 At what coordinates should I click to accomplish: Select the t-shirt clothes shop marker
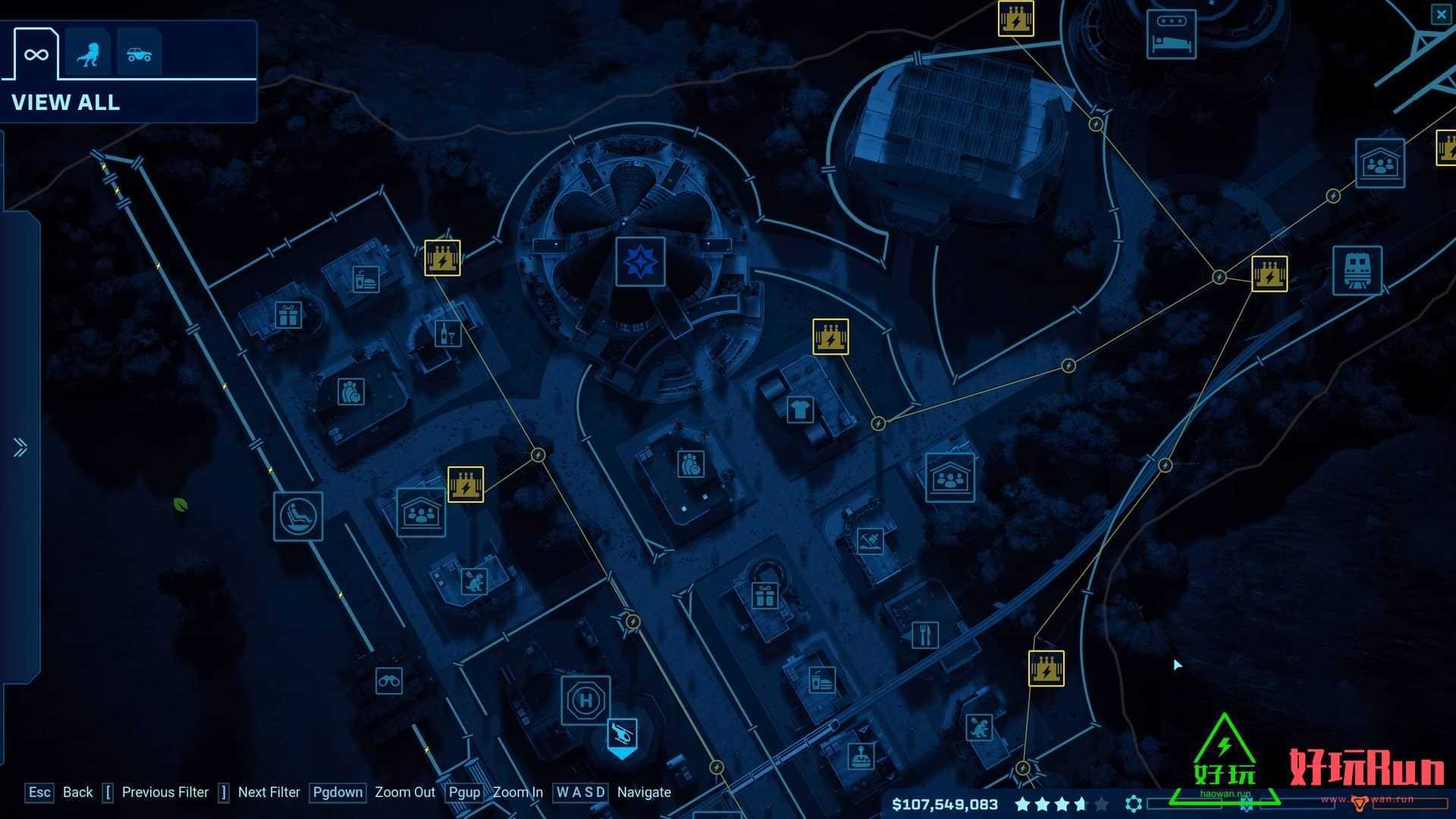[x=800, y=410]
